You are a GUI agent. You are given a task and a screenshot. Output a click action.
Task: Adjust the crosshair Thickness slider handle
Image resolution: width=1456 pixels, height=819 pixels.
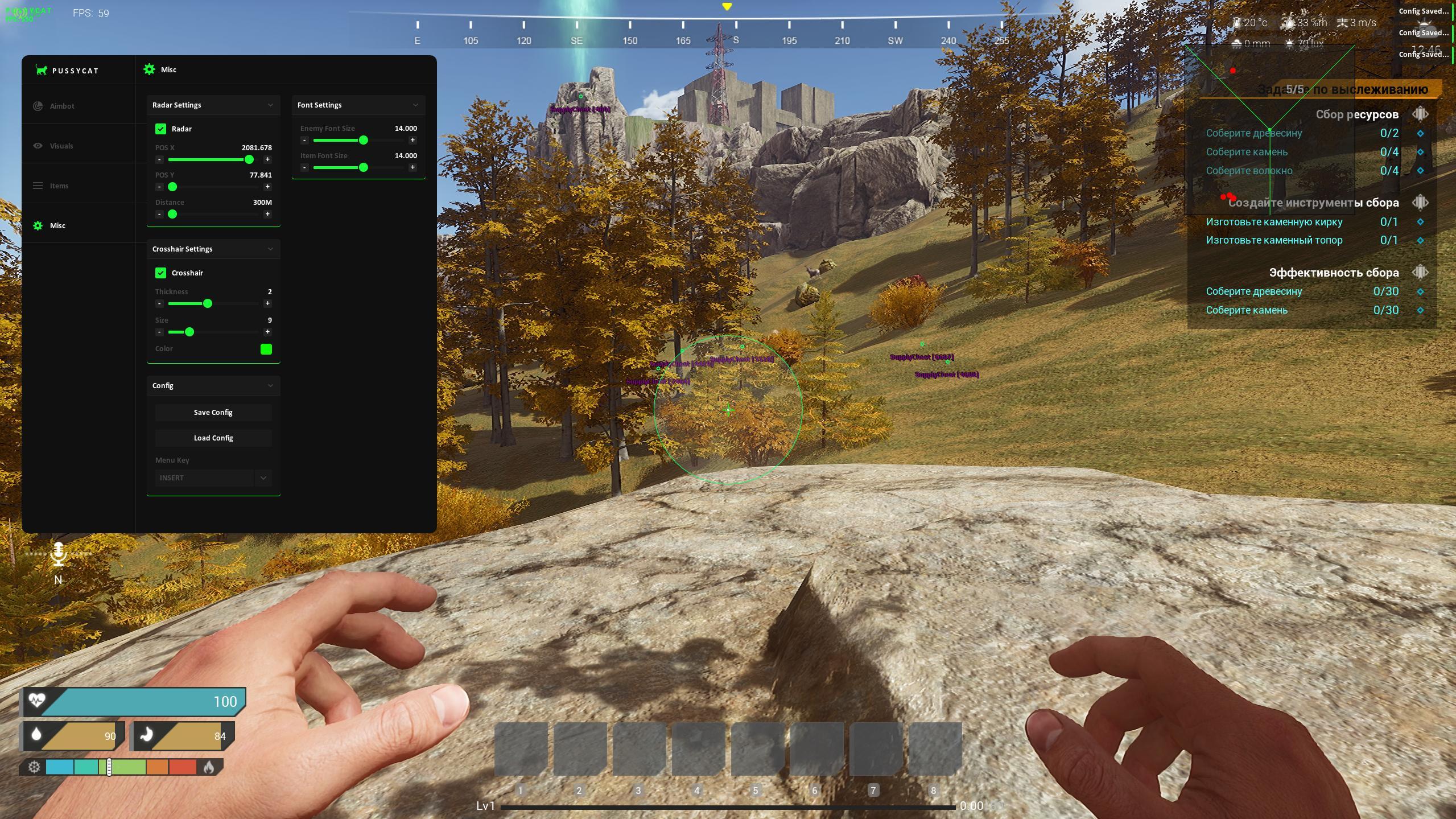208,304
